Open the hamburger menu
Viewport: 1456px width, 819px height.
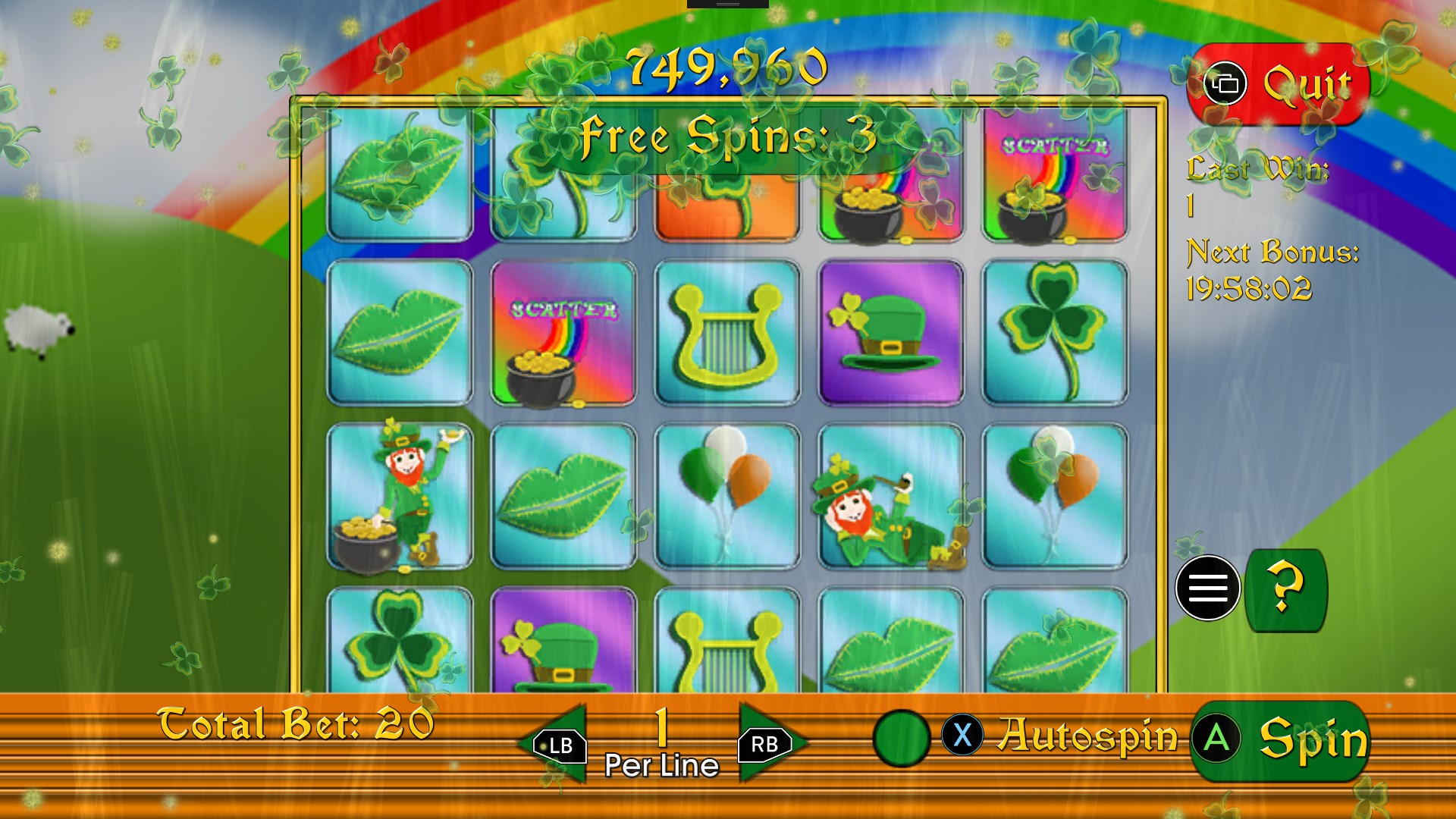click(x=1207, y=588)
